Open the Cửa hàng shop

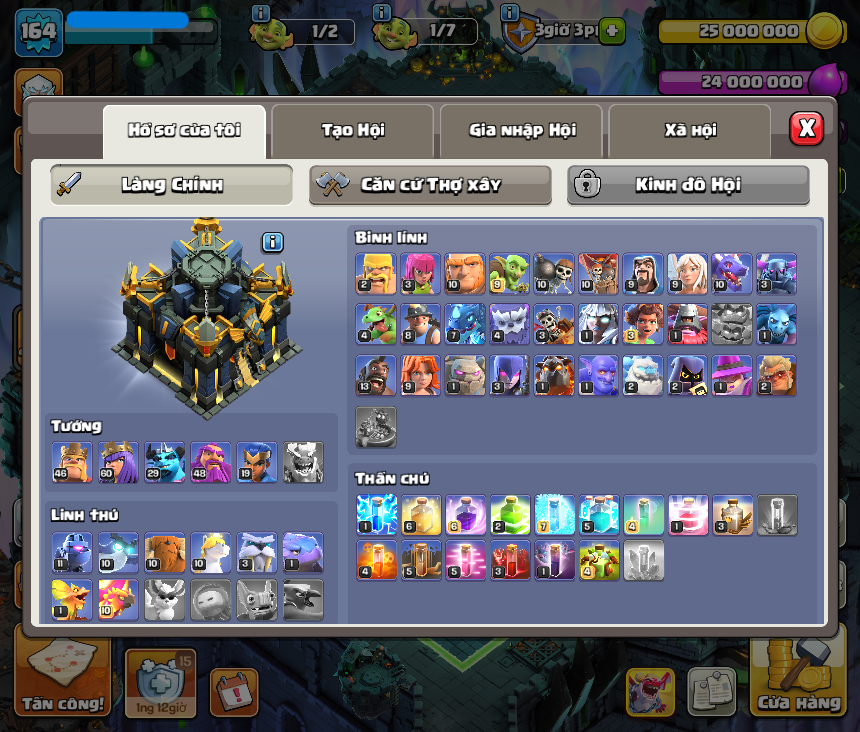click(797, 682)
